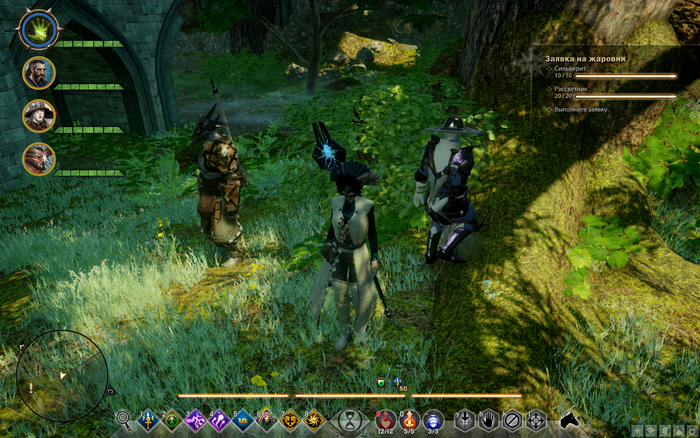Screen dimensions: 700x438
Task: Activate the green diamond ability in slot two
Action: pyautogui.click(x=172, y=420)
